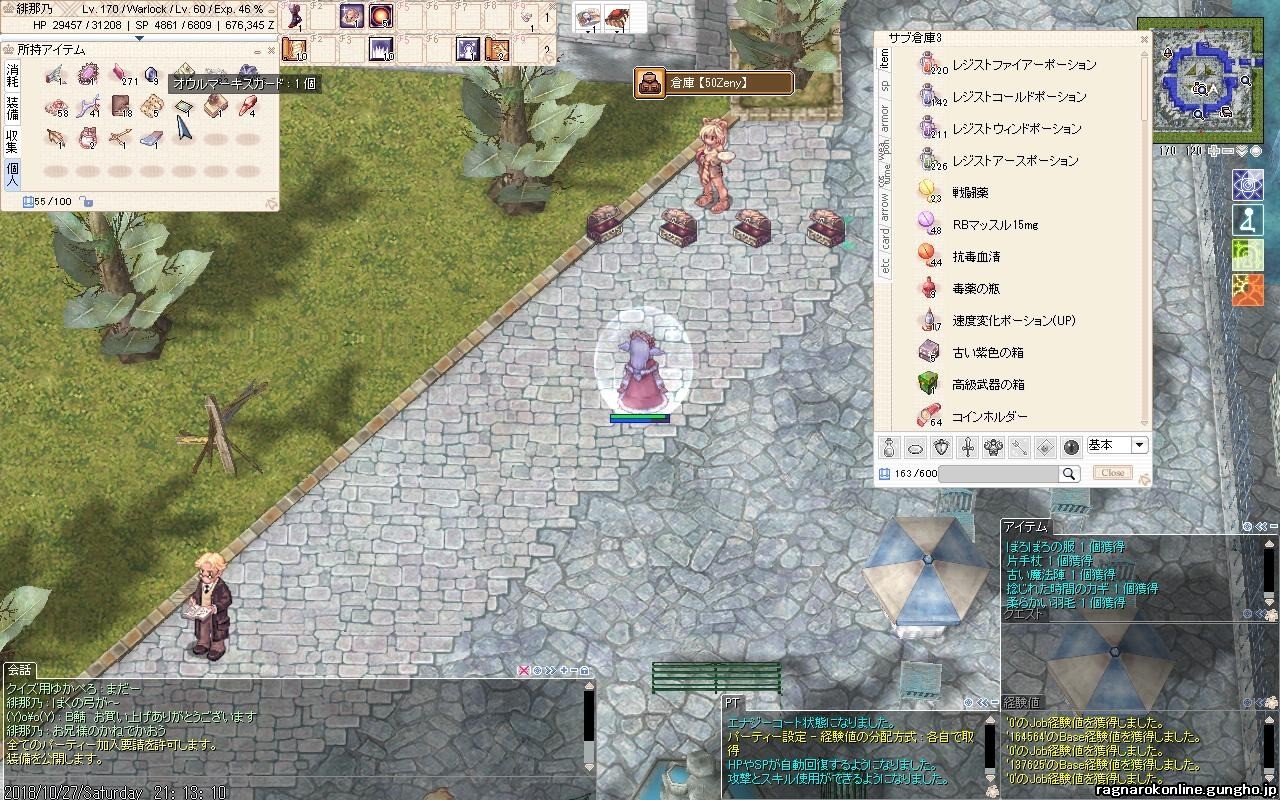Select コインホルダー in the storage list
Viewport: 1280px width, 800px height.
click(989, 417)
